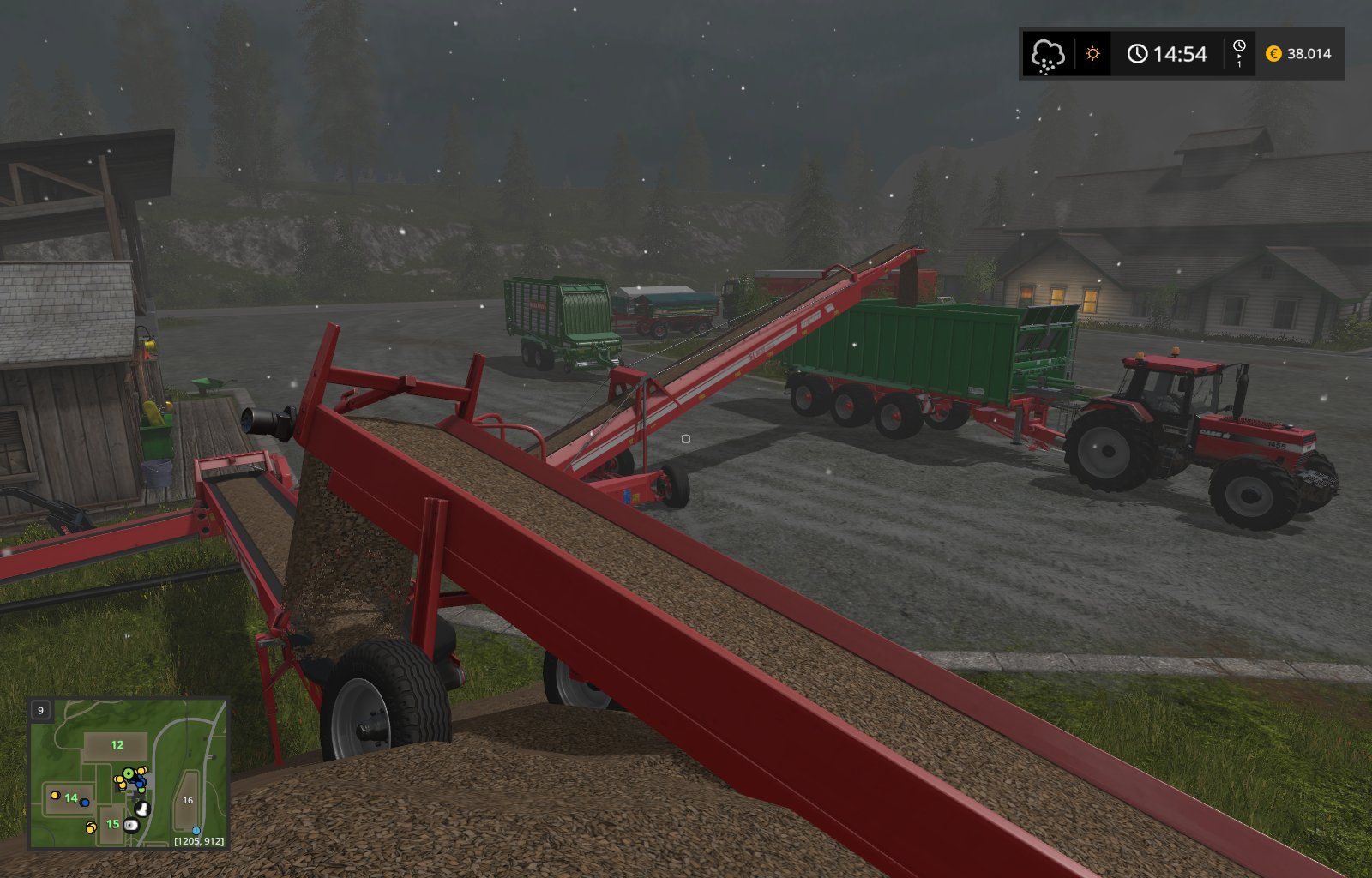The width and height of the screenshot is (1372, 878).
Task: Click the blue exclamation marker on minimap
Action: pos(196,831)
